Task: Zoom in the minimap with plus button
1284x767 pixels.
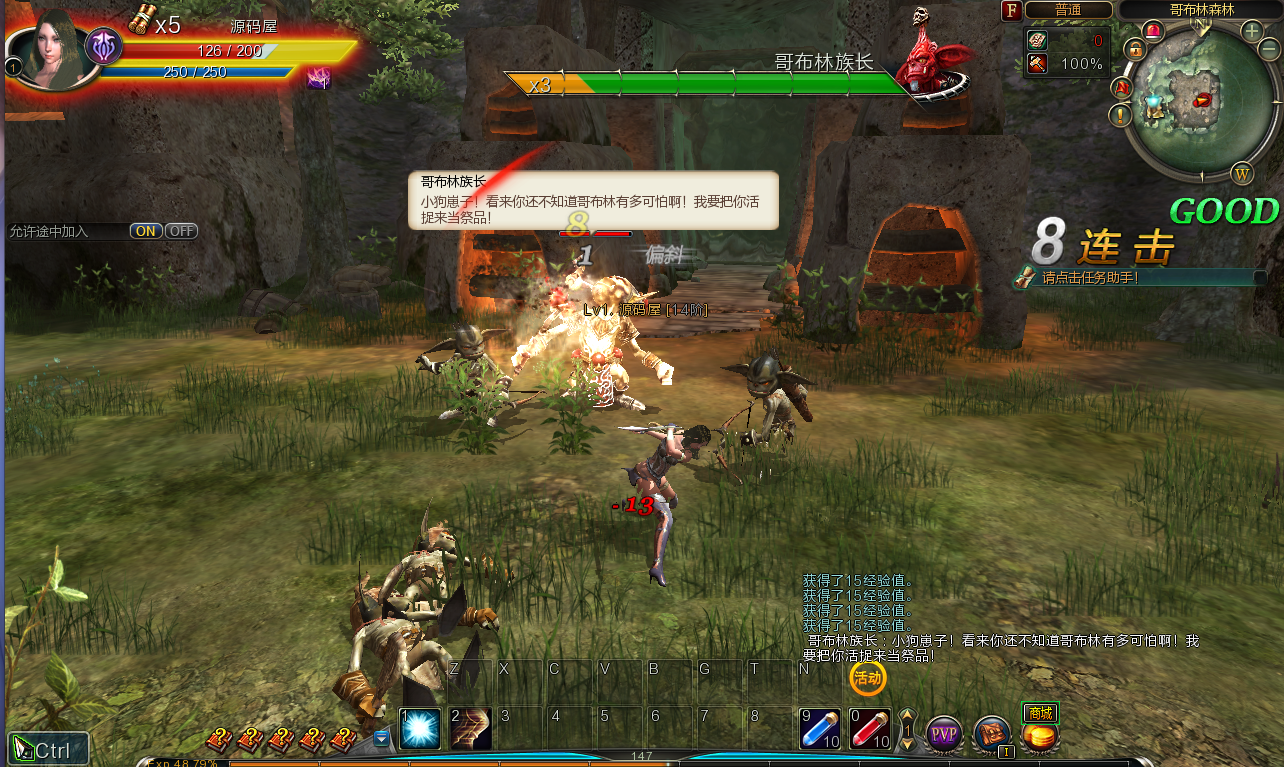Action: pos(1251,31)
